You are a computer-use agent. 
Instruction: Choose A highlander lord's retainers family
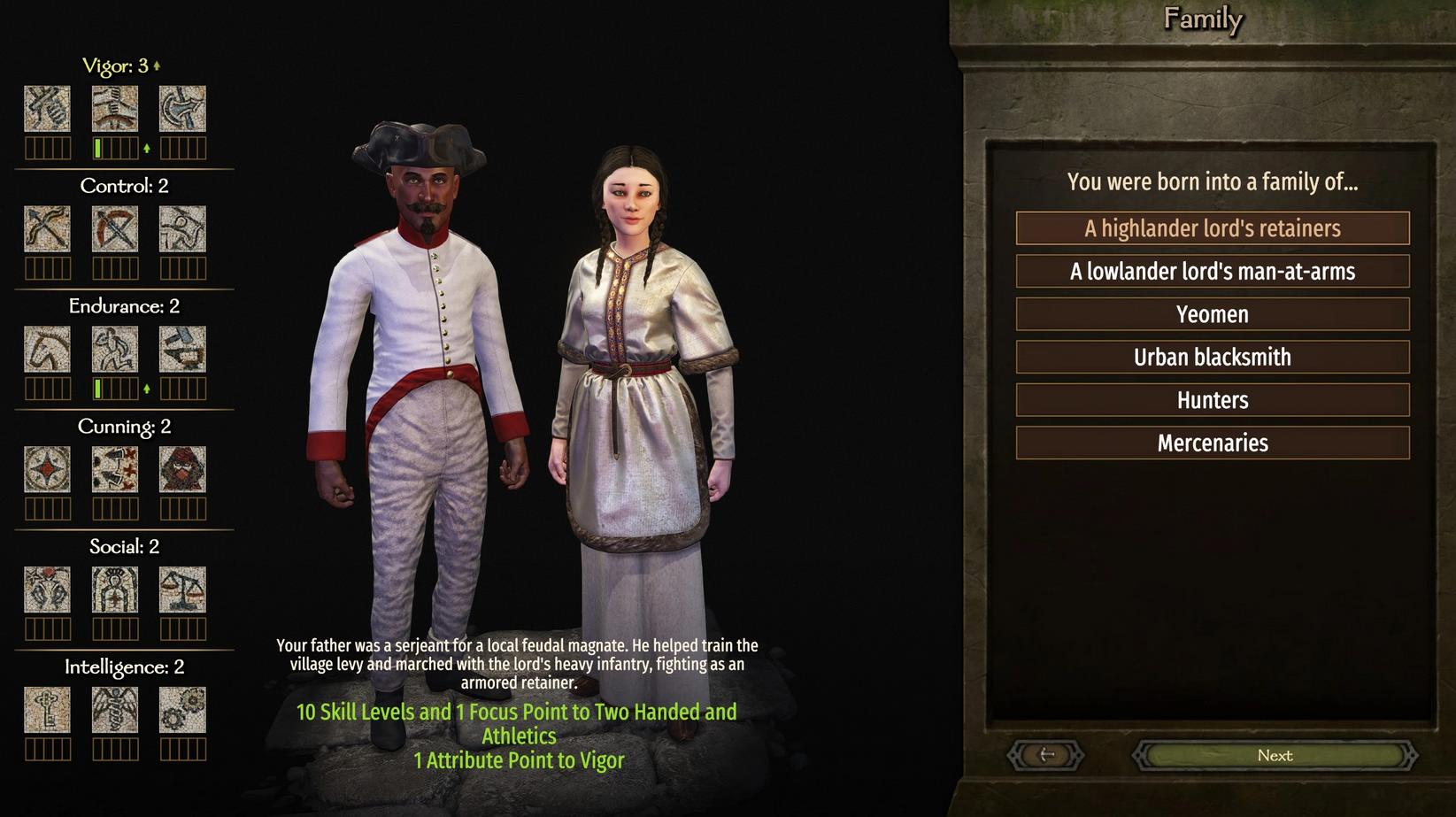1212,228
